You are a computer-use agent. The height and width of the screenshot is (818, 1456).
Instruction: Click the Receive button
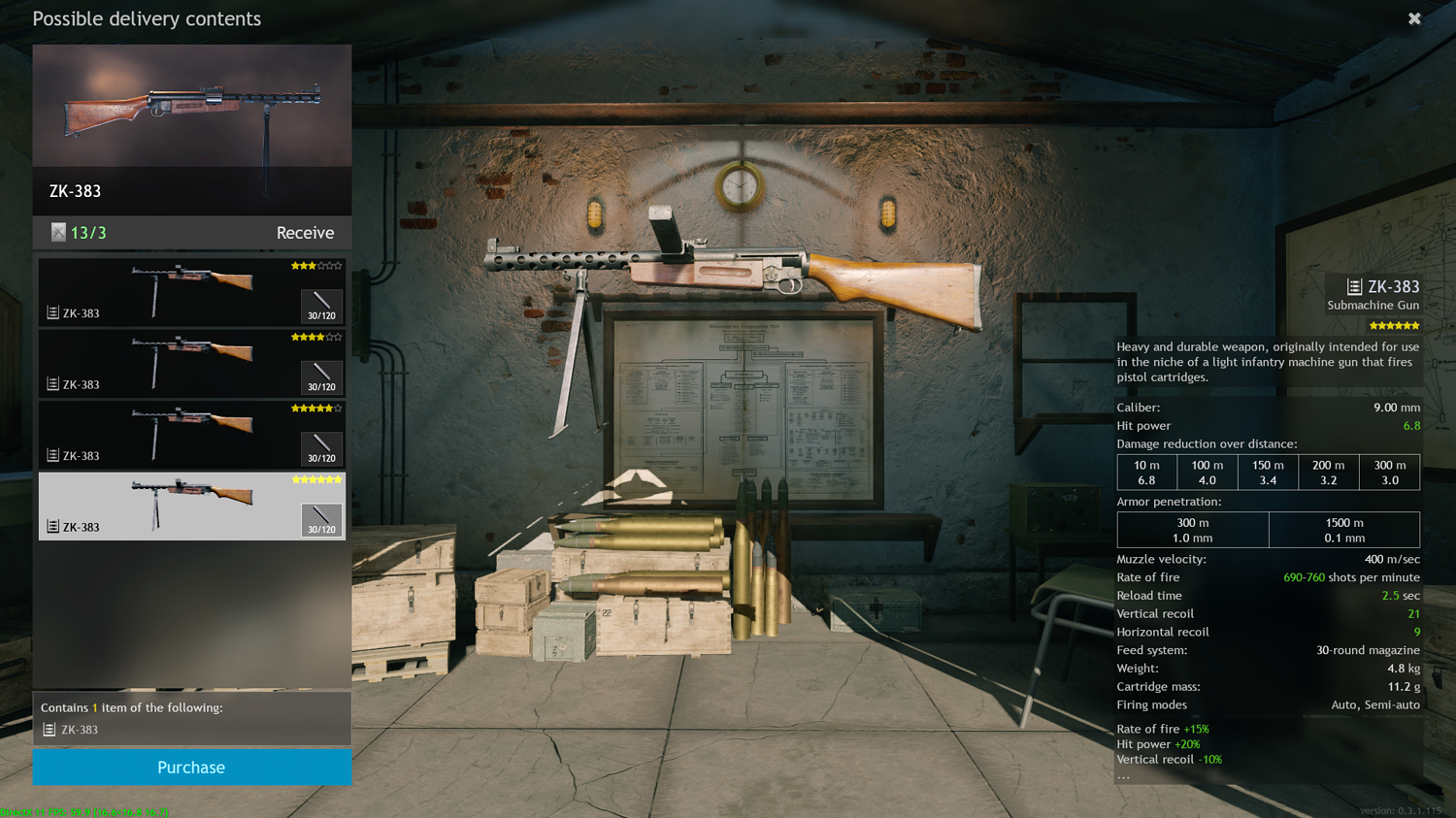(305, 232)
